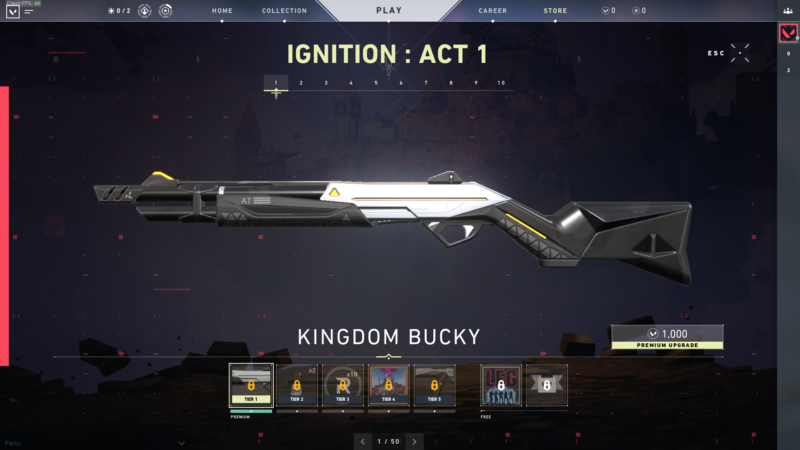
Task: Go to the Collection tab
Action: 284,11
